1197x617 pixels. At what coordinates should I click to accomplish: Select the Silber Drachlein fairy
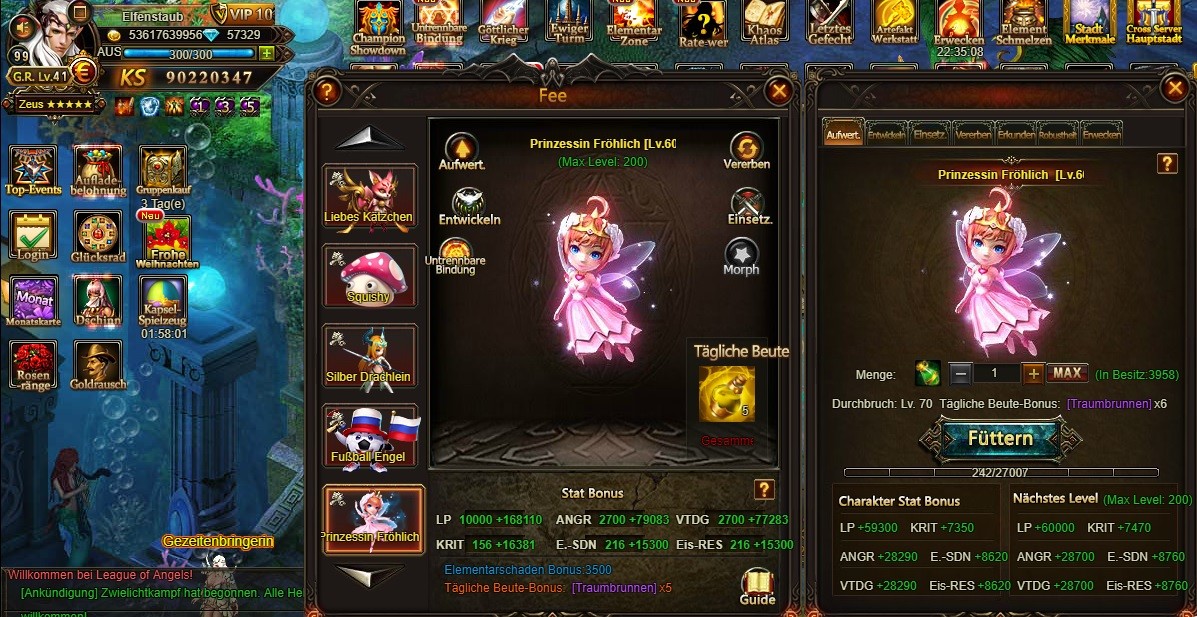(x=369, y=356)
